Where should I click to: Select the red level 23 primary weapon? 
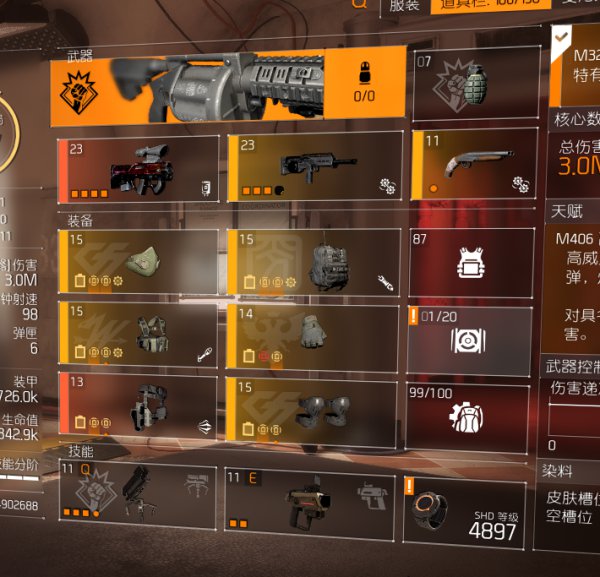pyautogui.click(x=138, y=167)
